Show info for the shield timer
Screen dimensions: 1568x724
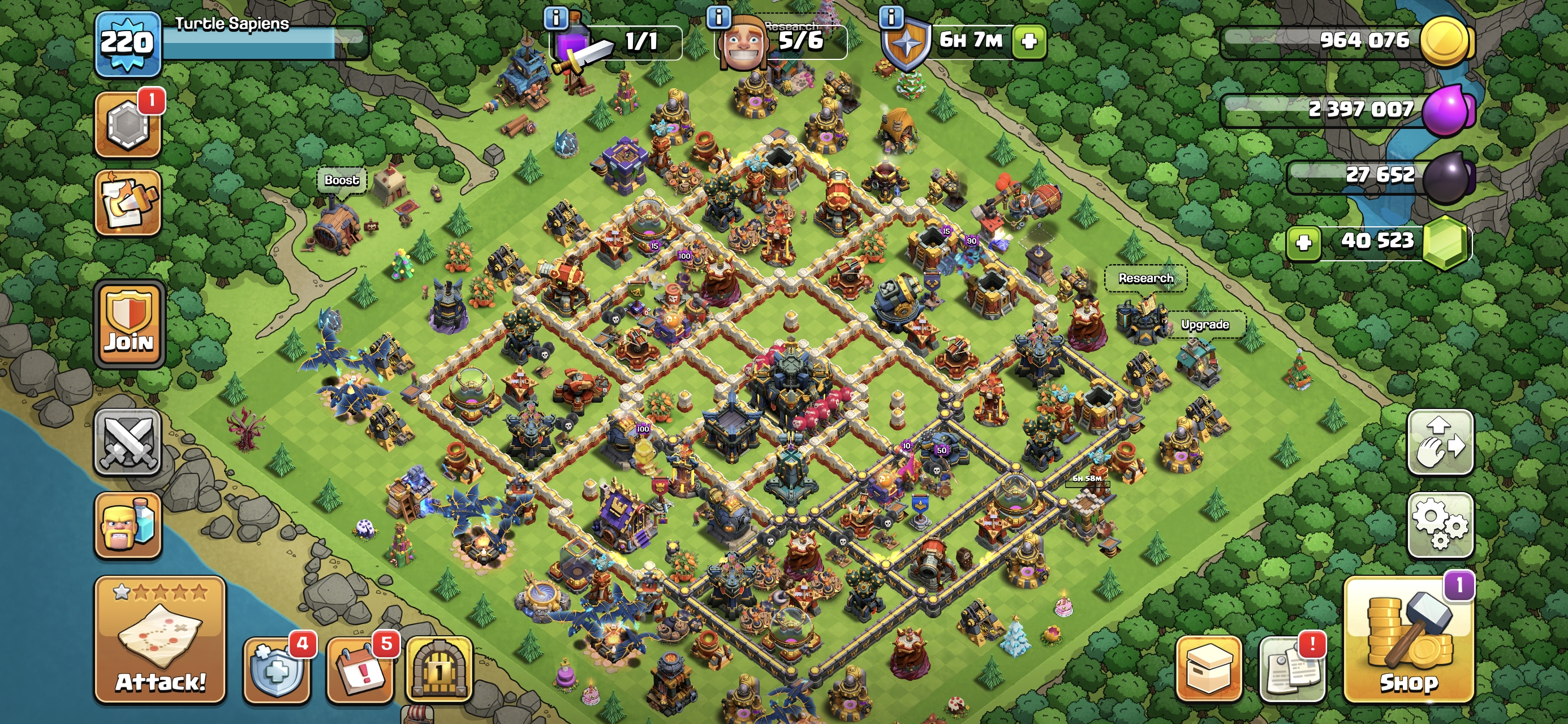coord(891,17)
